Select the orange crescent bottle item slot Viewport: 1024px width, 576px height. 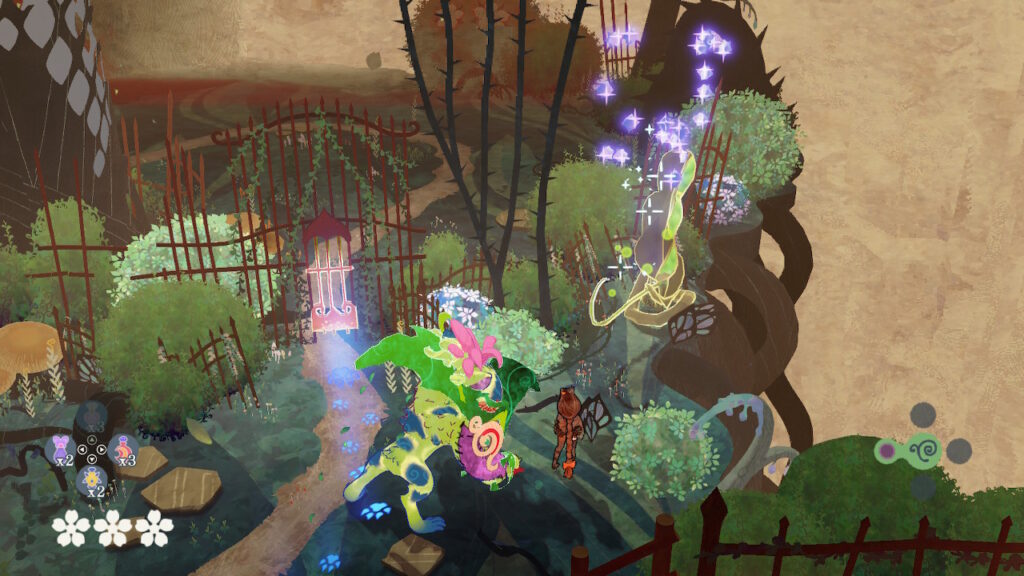(x=123, y=449)
